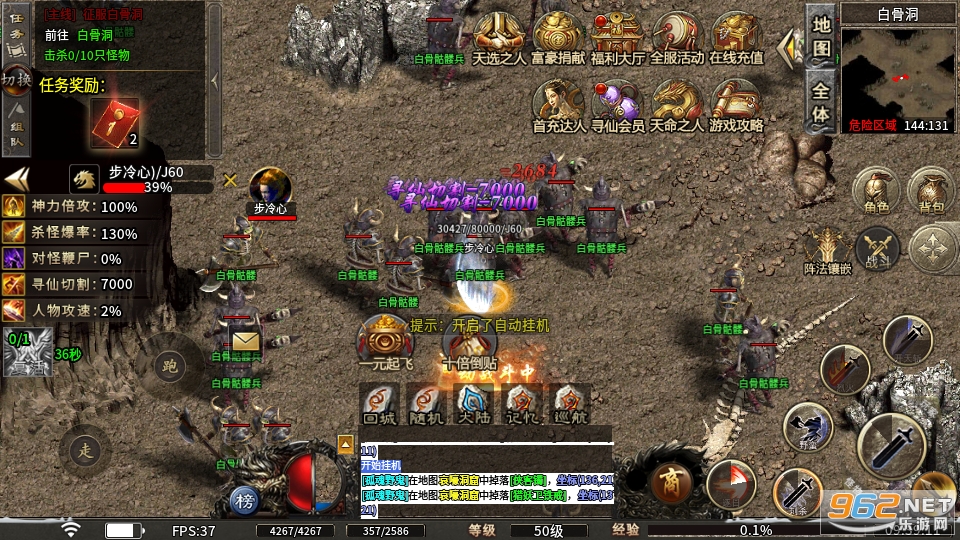The height and width of the screenshot is (540, 960).
Task: Open the 一元起飞 treasure pot offer
Action: (x=385, y=340)
